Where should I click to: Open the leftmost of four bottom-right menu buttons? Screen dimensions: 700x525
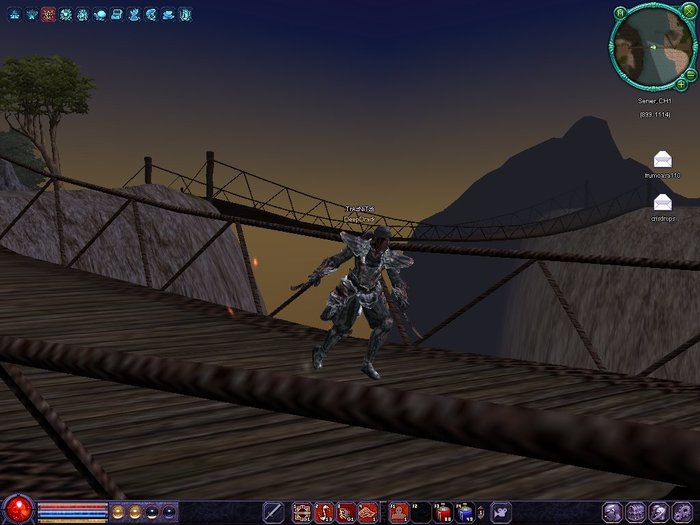pyautogui.click(x=612, y=512)
